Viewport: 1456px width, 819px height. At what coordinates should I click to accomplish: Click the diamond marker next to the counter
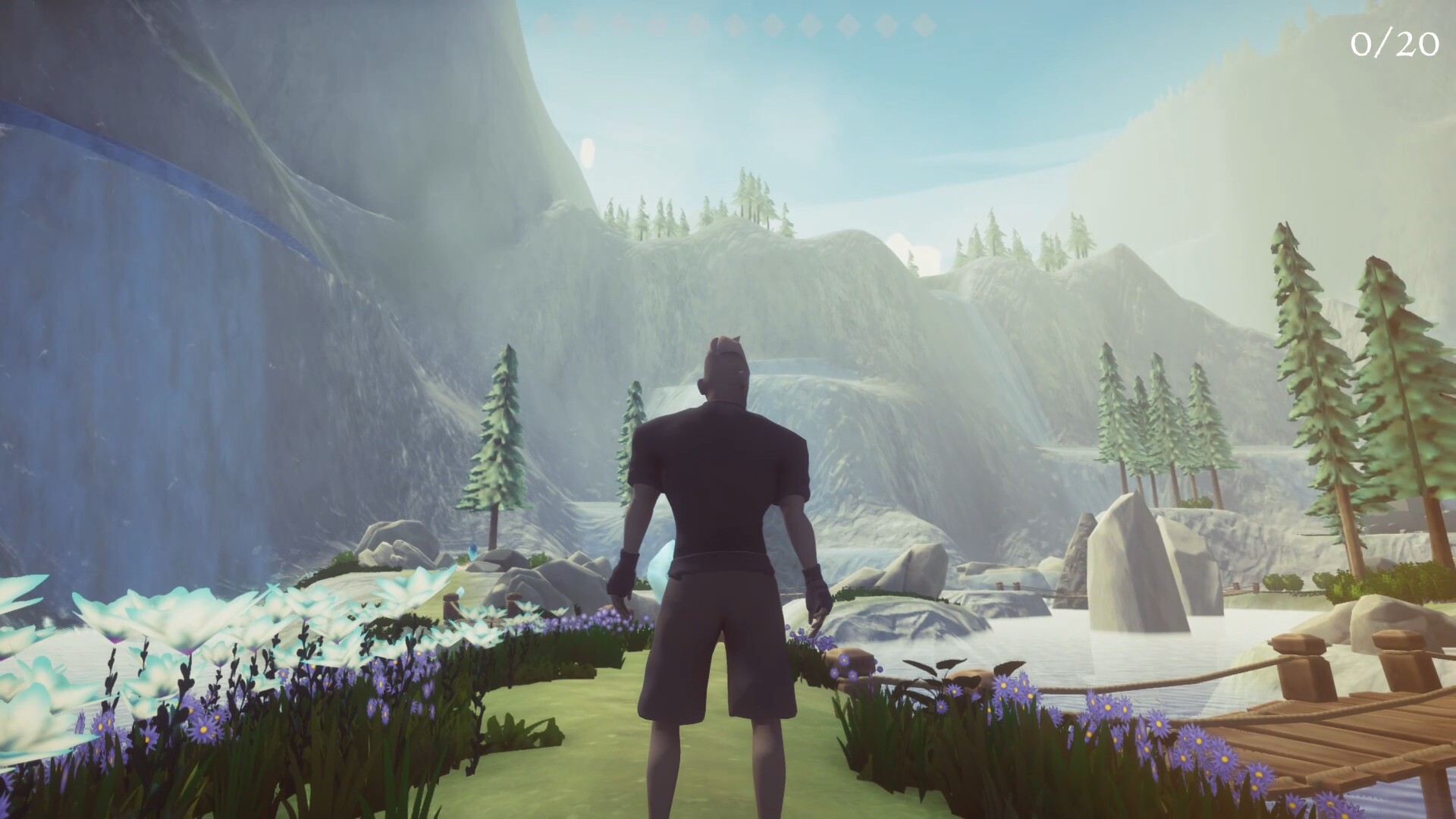click(925, 23)
